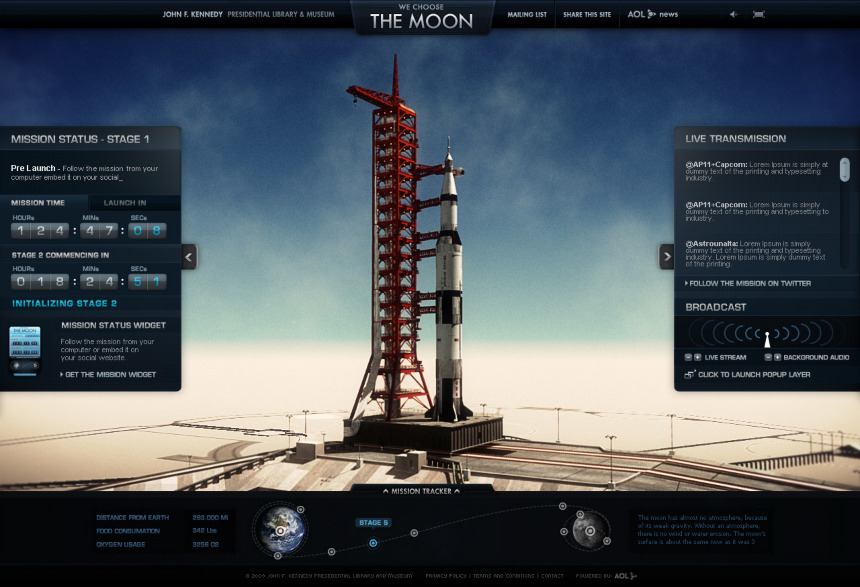Select the Stage 5 tracker marker
The image size is (860, 587).
[x=373, y=523]
